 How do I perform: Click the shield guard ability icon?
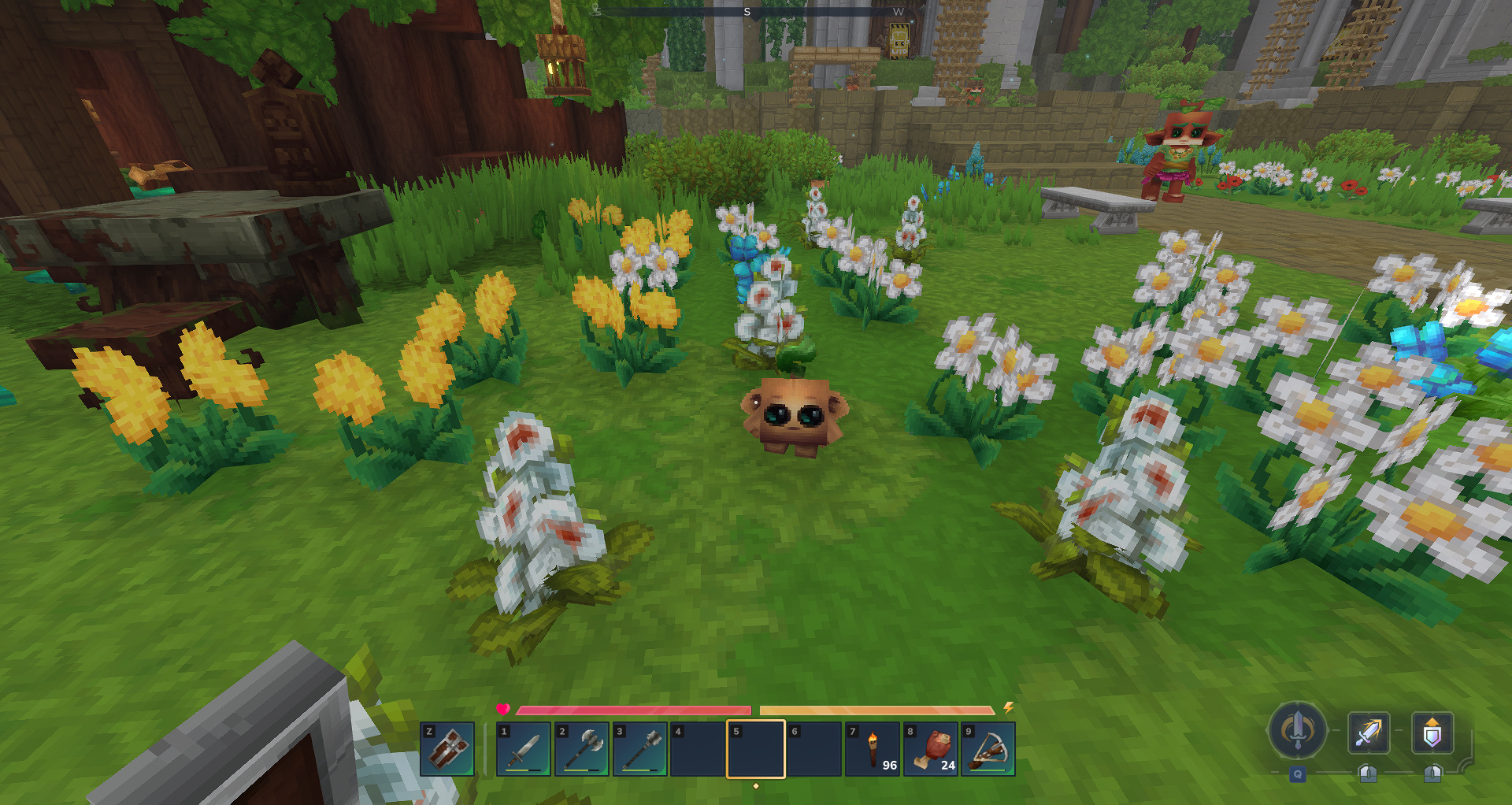(1432, 733)
